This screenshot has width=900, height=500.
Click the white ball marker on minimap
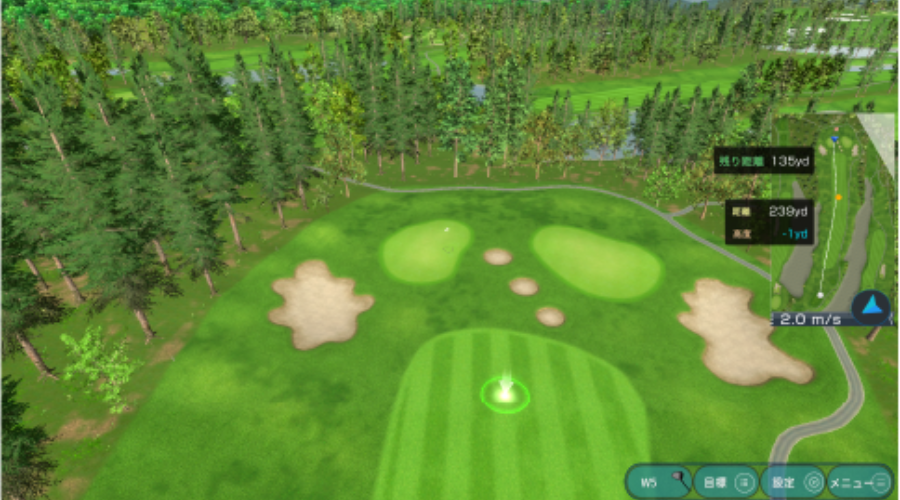pyautogui.click(x=819, y=295)
